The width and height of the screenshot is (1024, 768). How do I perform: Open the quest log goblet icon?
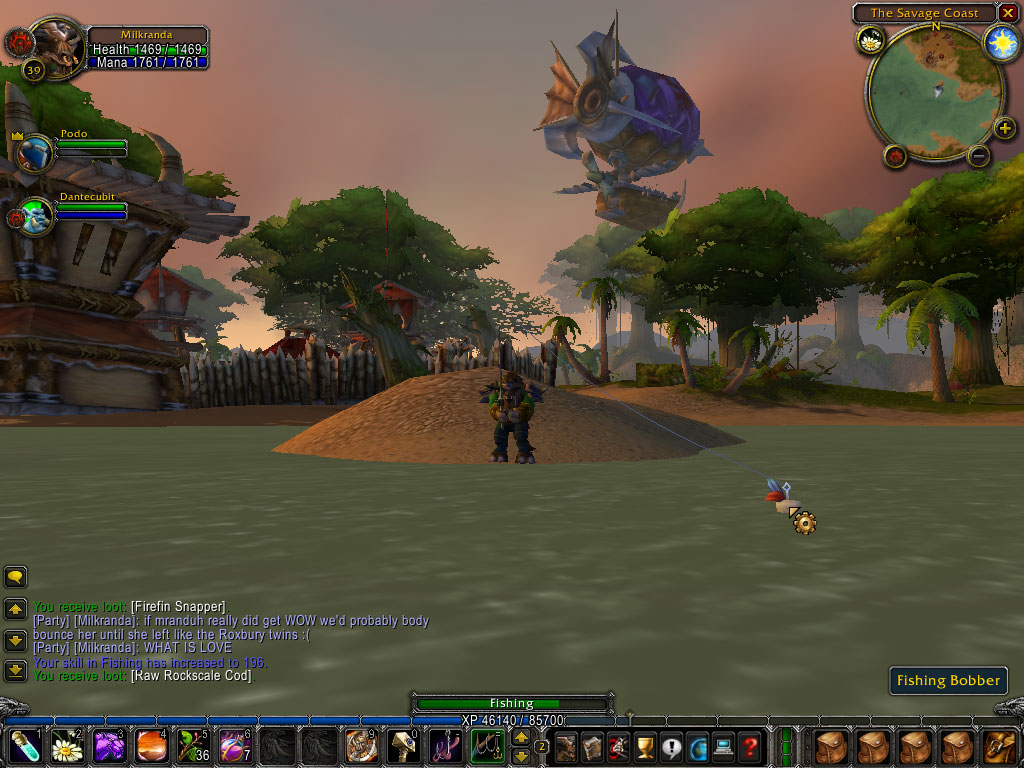[x=645, y=746]
